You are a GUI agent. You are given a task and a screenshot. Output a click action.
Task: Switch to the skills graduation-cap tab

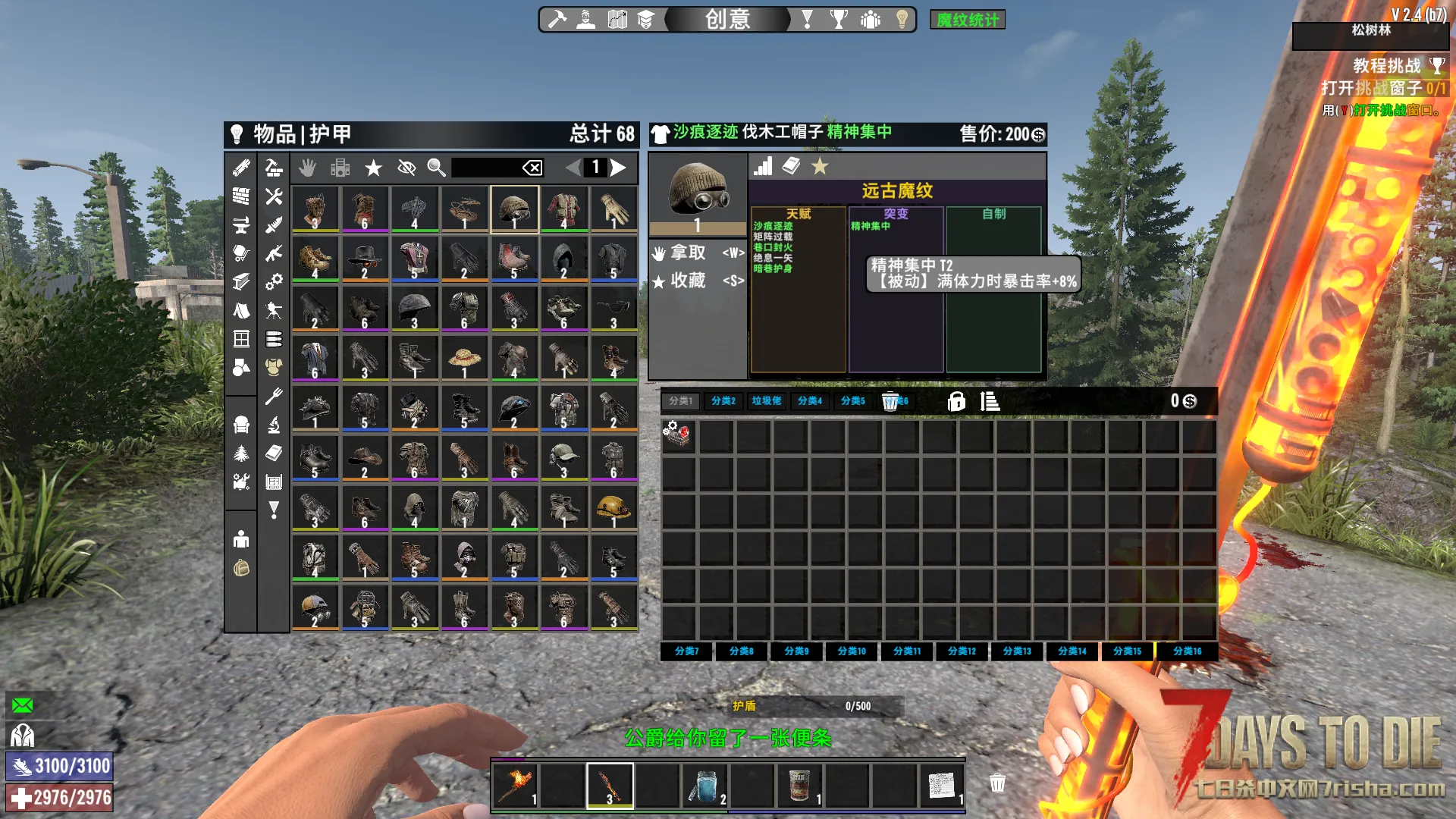pos(645,19)
